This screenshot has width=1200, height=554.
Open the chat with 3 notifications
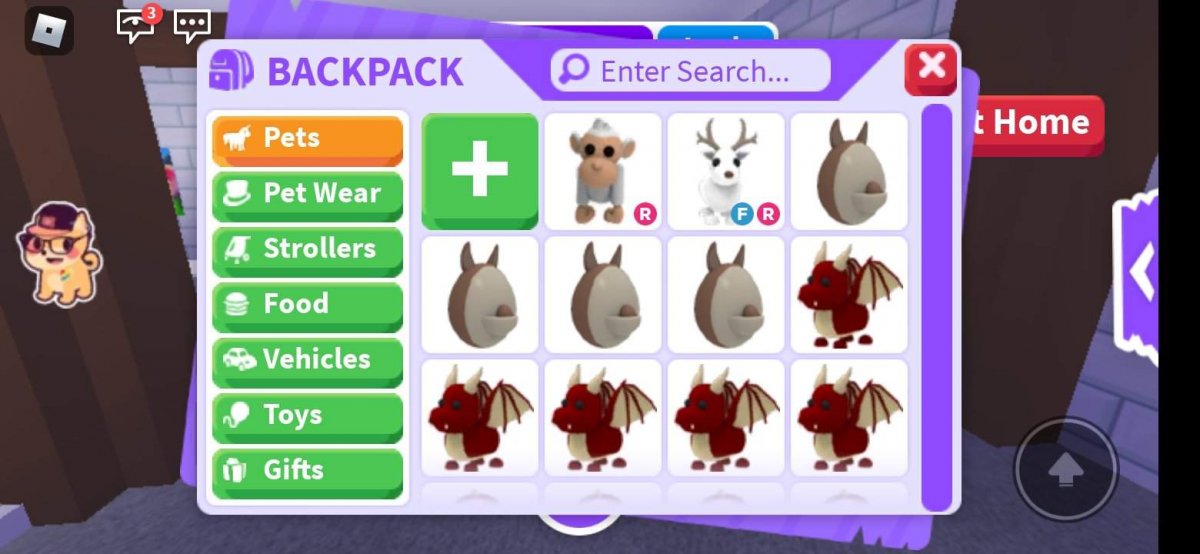coord(136,26)
